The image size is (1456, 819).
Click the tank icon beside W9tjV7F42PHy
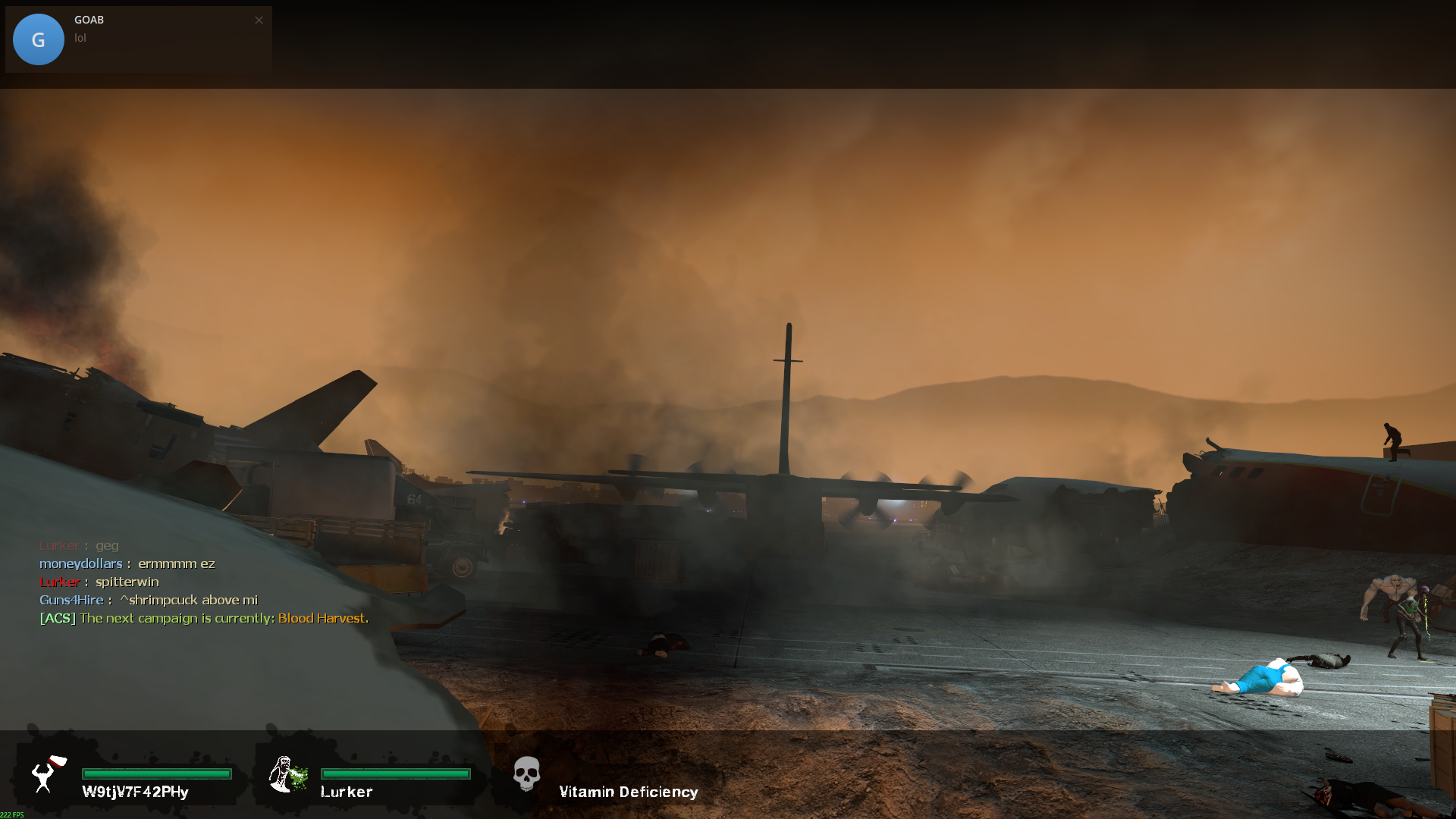[49, 773]
